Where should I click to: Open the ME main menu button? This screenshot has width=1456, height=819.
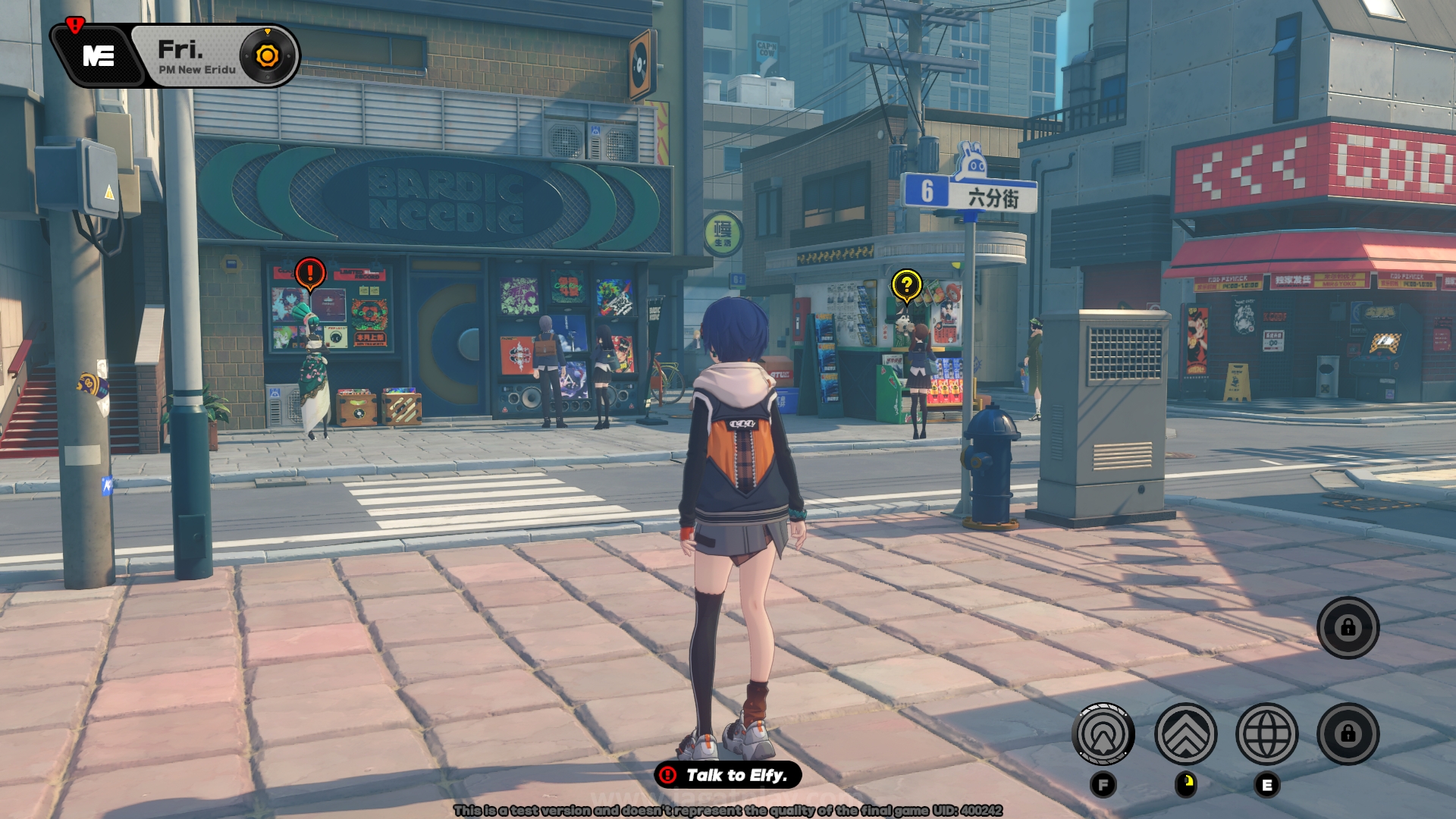click(x=99, y=56)
